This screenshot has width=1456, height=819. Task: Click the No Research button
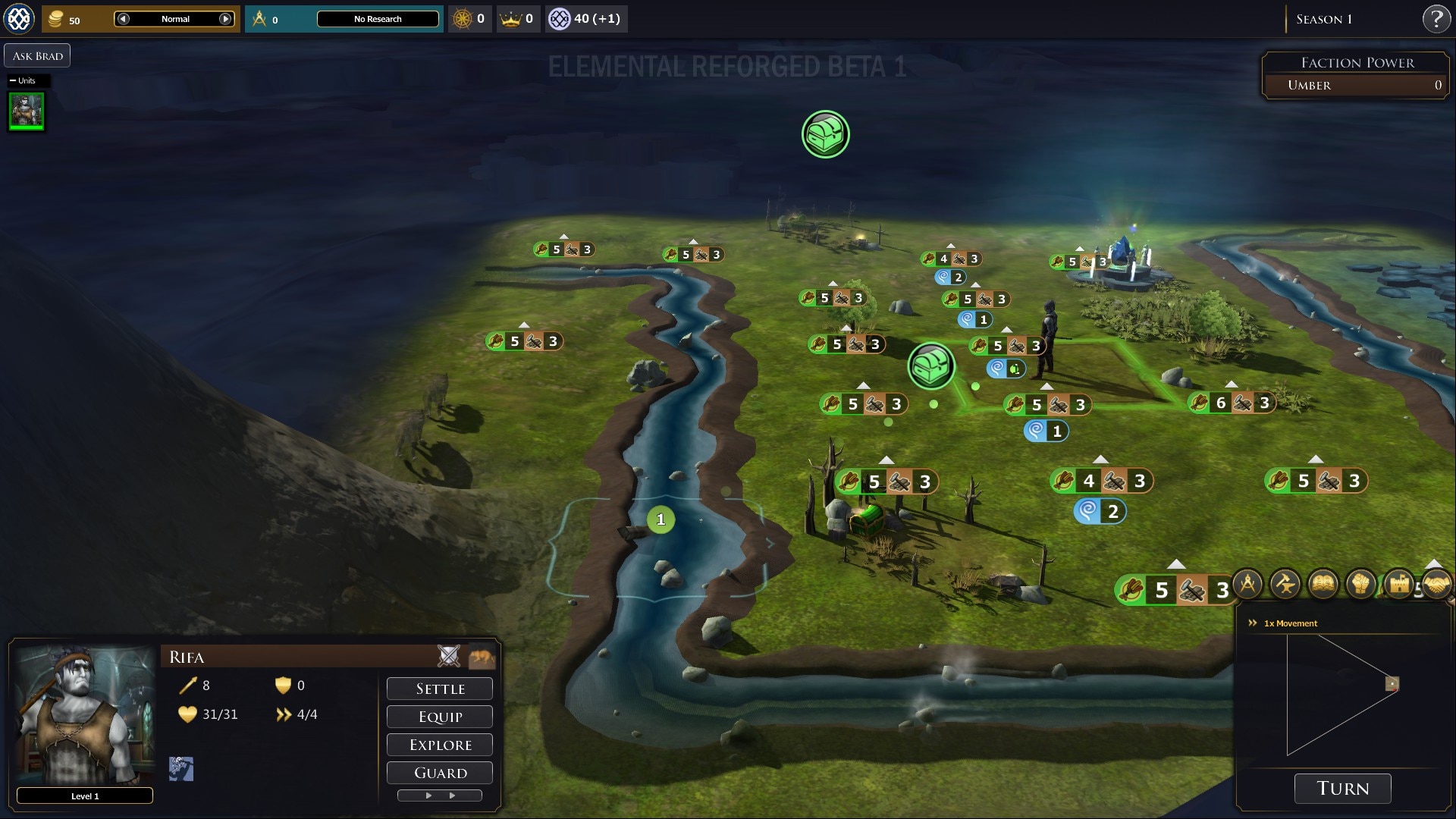coord(378,19)
